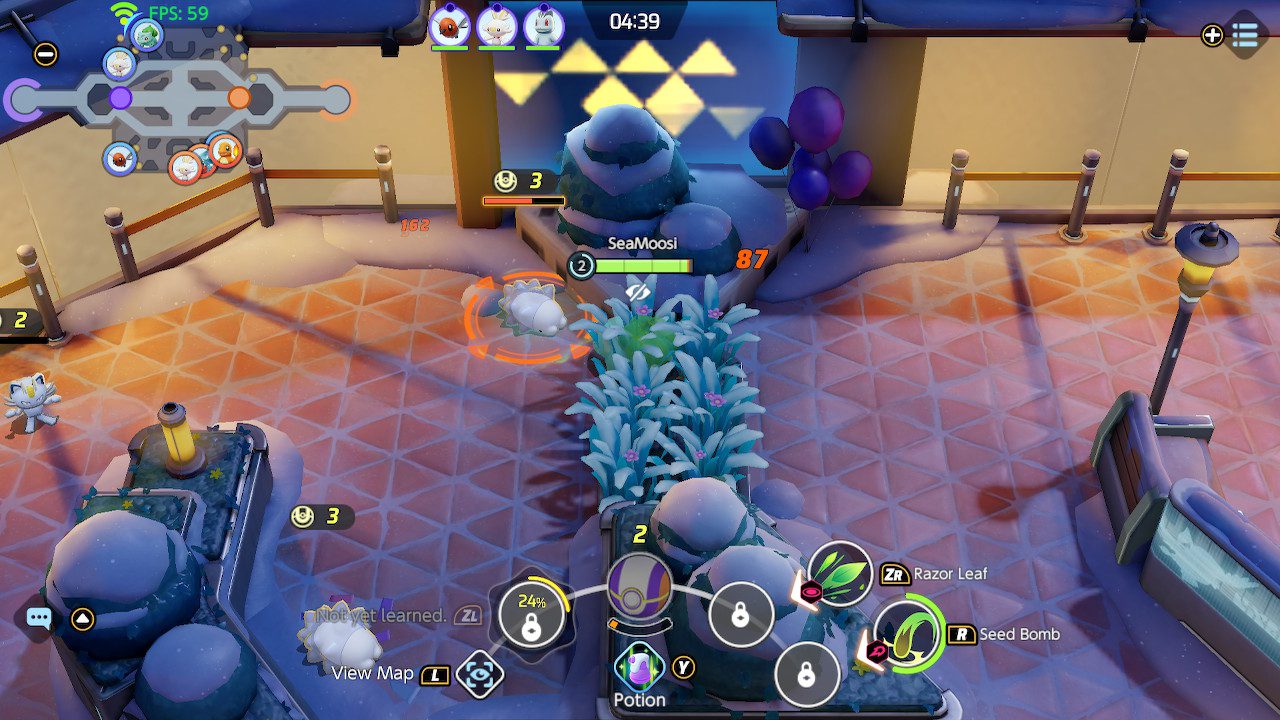The height and width of the screenshot is (720, 1280).
Task: Expand the chat arrow button
Action: [x=83, y=619]
